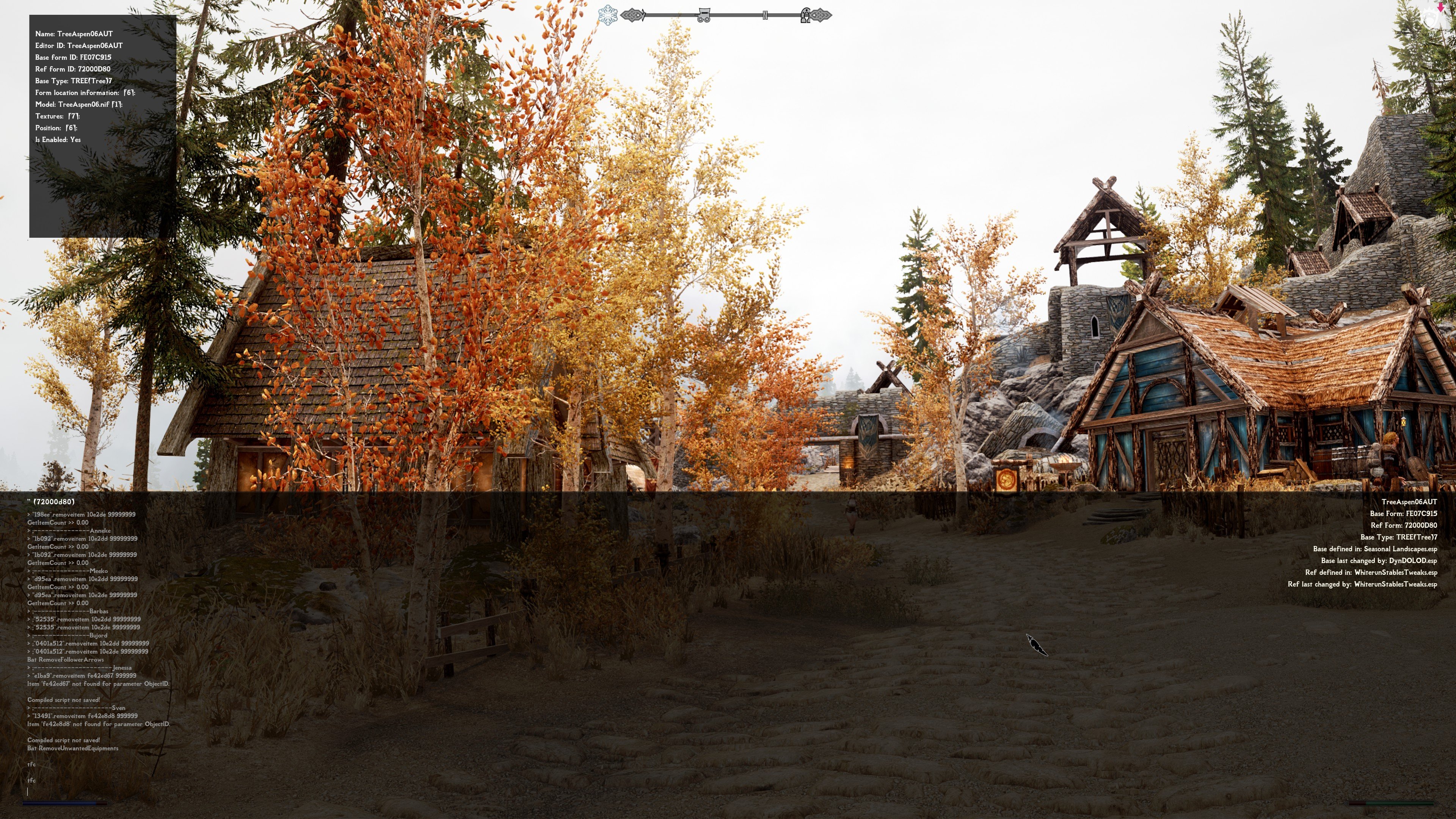Expand the Form location information entry
Viewport: 1456px width, 819px height.
[85, 93]
